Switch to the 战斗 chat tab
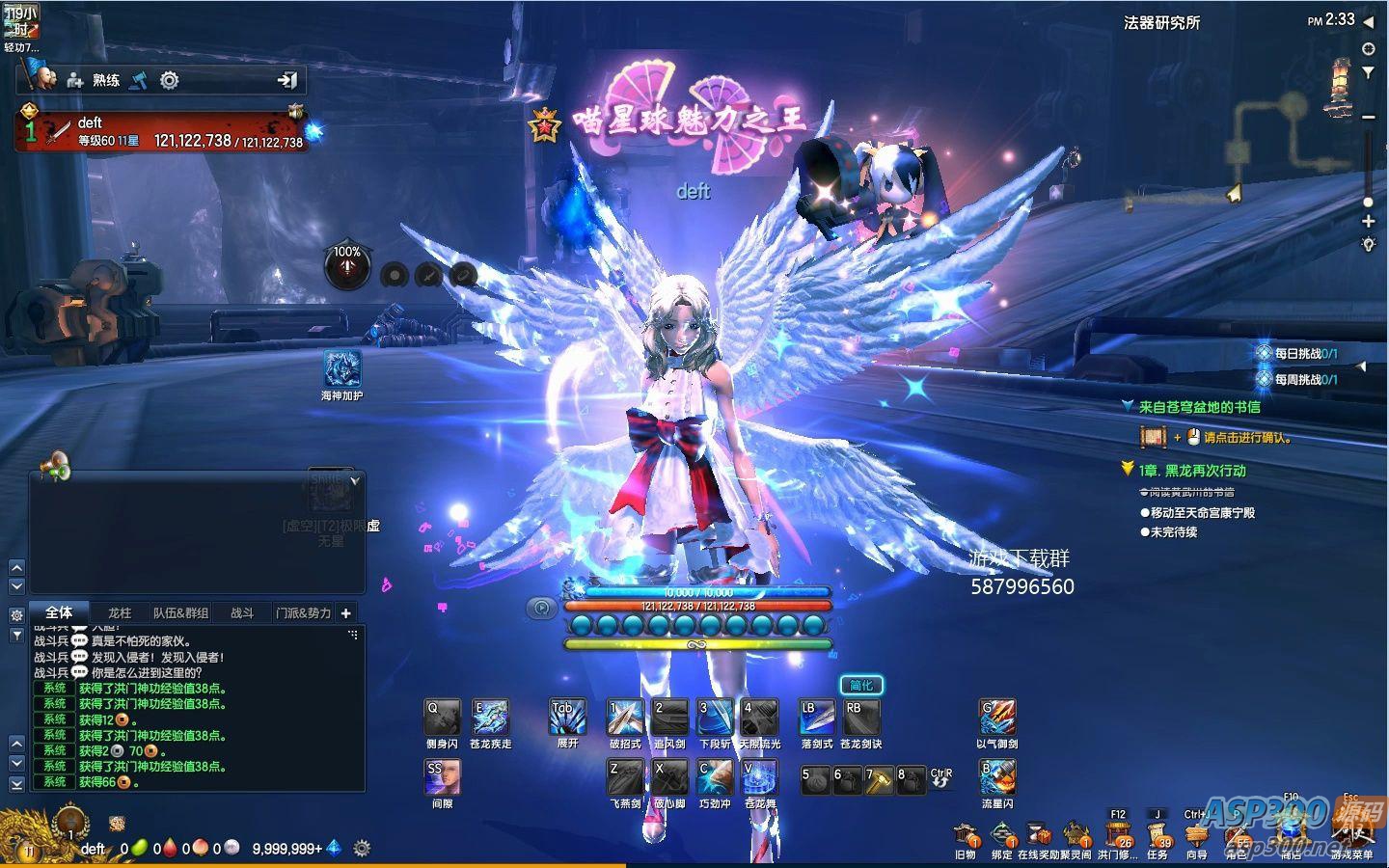The image size is (1389, 868). tap(242, 612)
